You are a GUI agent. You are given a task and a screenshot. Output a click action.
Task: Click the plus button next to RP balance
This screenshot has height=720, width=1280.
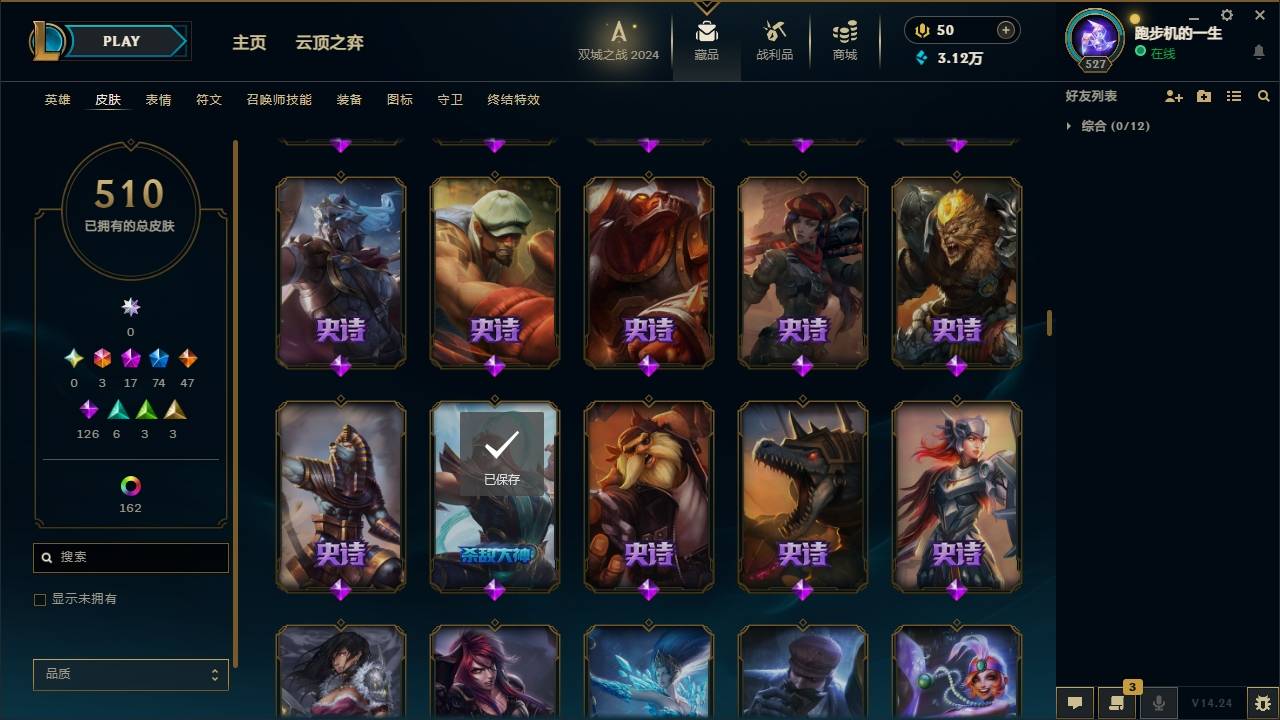(x=1004, y=30)
